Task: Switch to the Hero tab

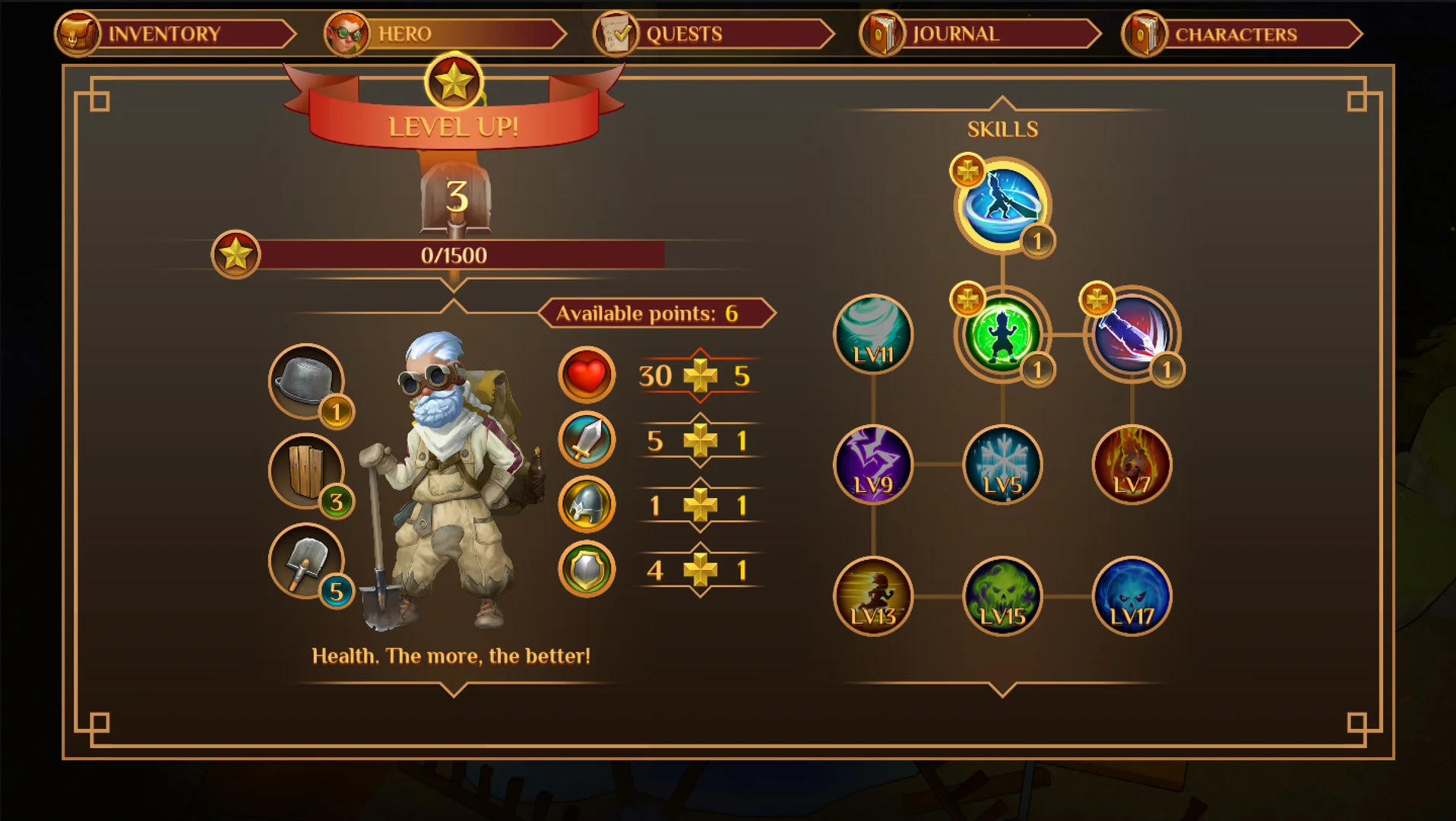Action: pyautogui.click(x=445, y=34)
